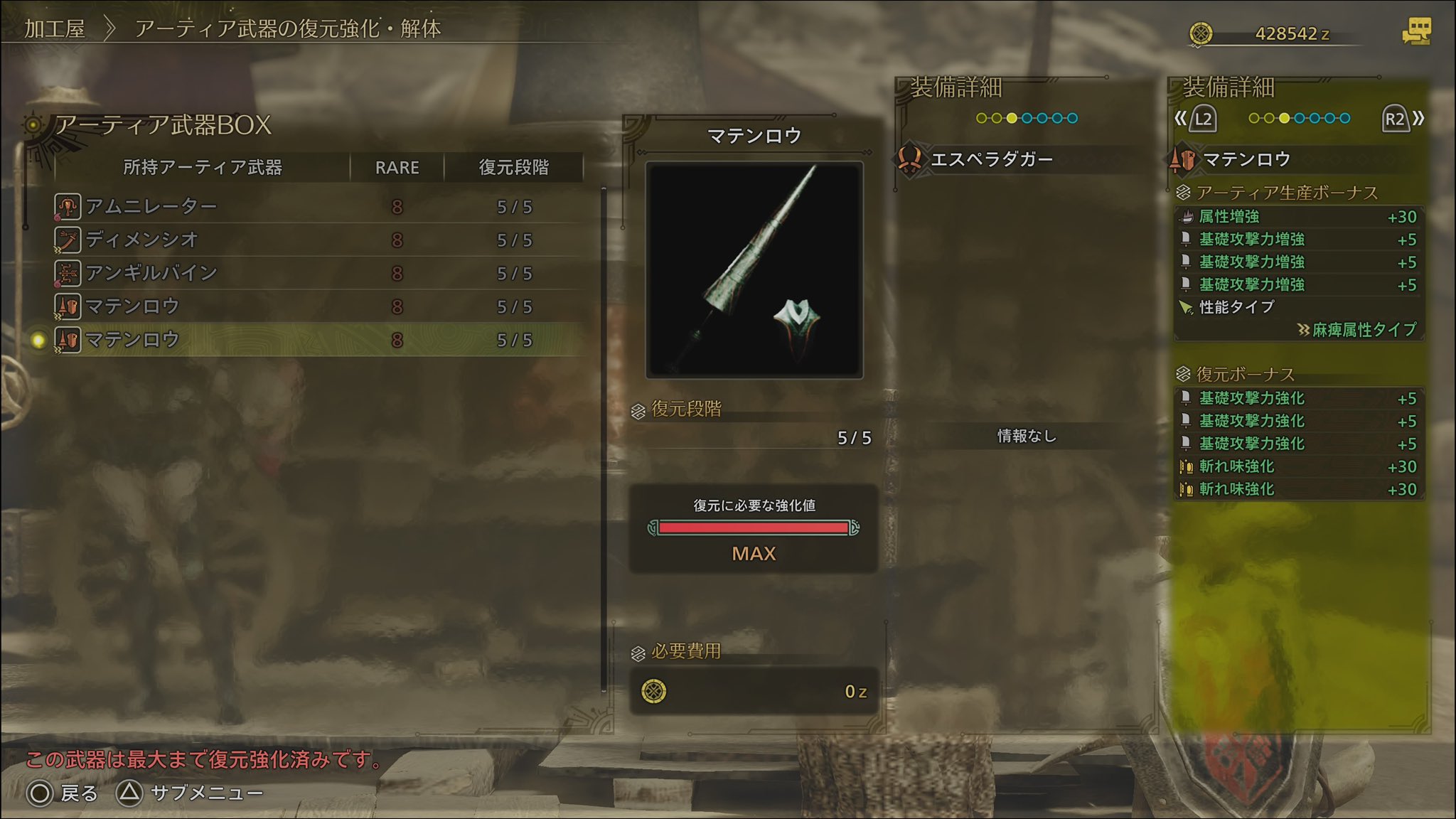This screenshot has width=1456, height=819.
Task: Click the マテンロウ lance preview image
Action: (x=754, y=270)
